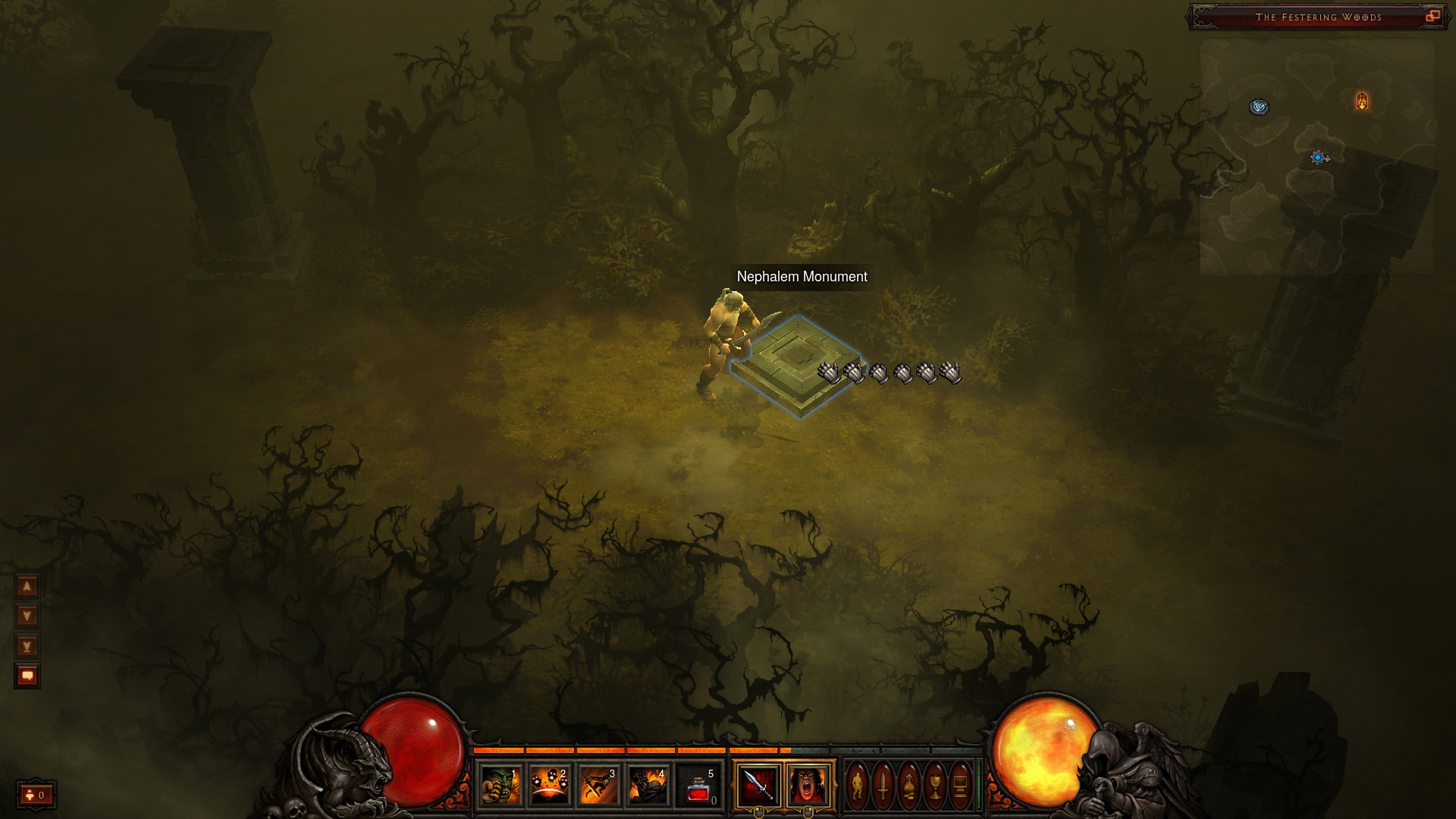This screenshot has width=1456, height=819.
Task: Select the sword primary attack skill
Action: pyautogui.click(x=758, y=785)
